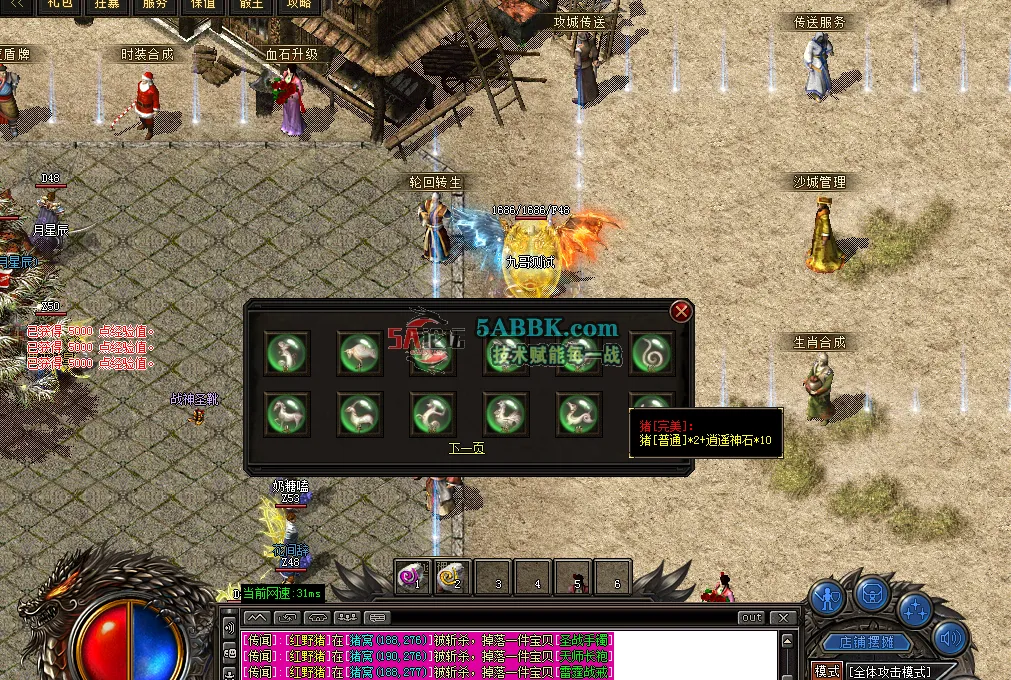
Task: Close the zodiac synthesis window
Action: pos(682,311)
